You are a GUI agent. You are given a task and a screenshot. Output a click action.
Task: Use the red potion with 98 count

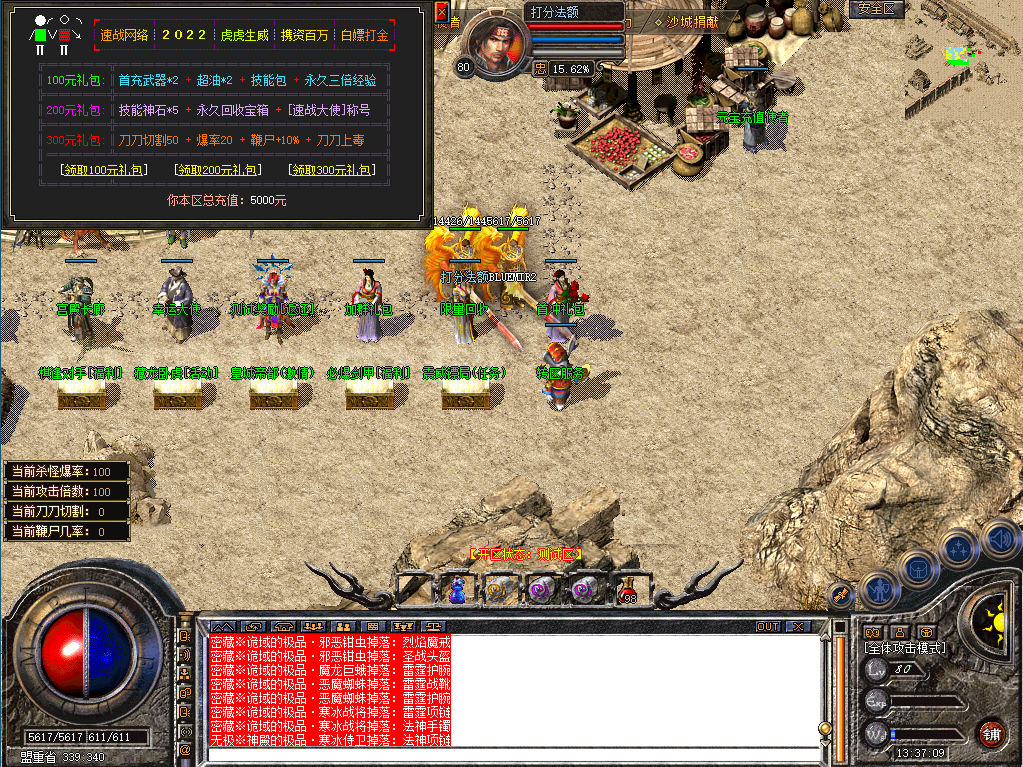(627, 589)
